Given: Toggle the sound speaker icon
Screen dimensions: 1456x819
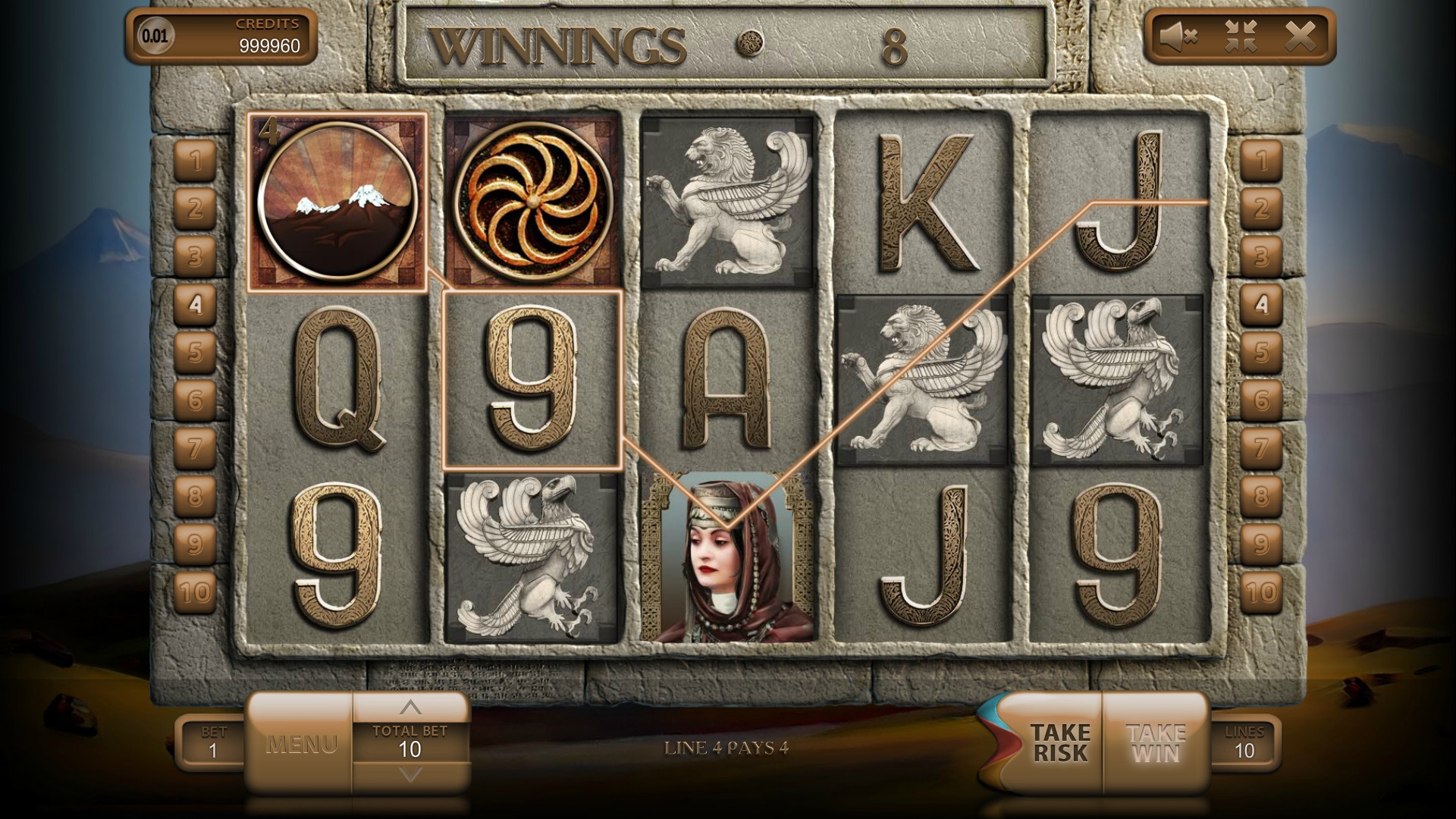Looking at the screenshot, I should click(x=1178, y=36).
